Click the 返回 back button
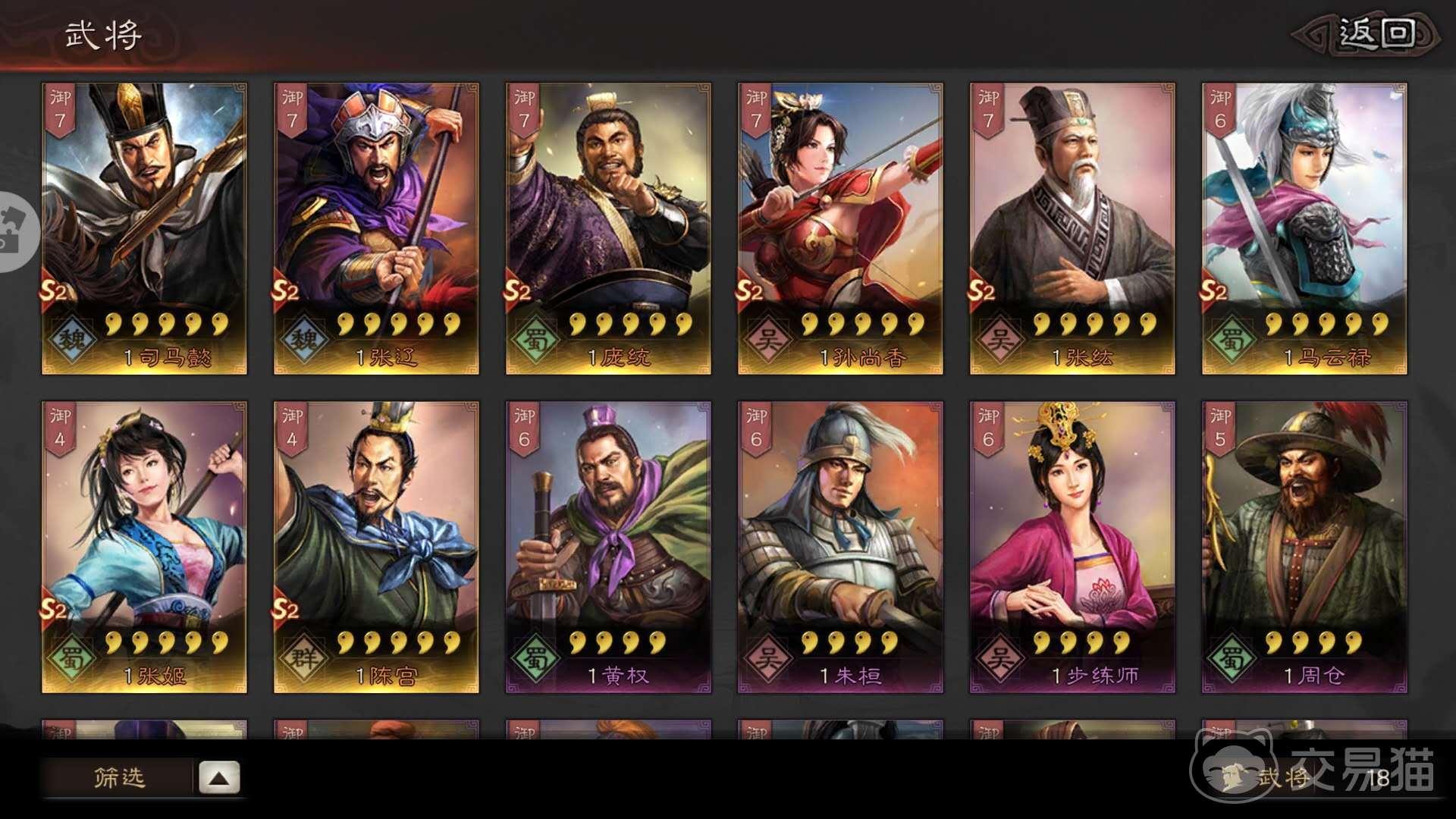 [x=1374, y=35]
